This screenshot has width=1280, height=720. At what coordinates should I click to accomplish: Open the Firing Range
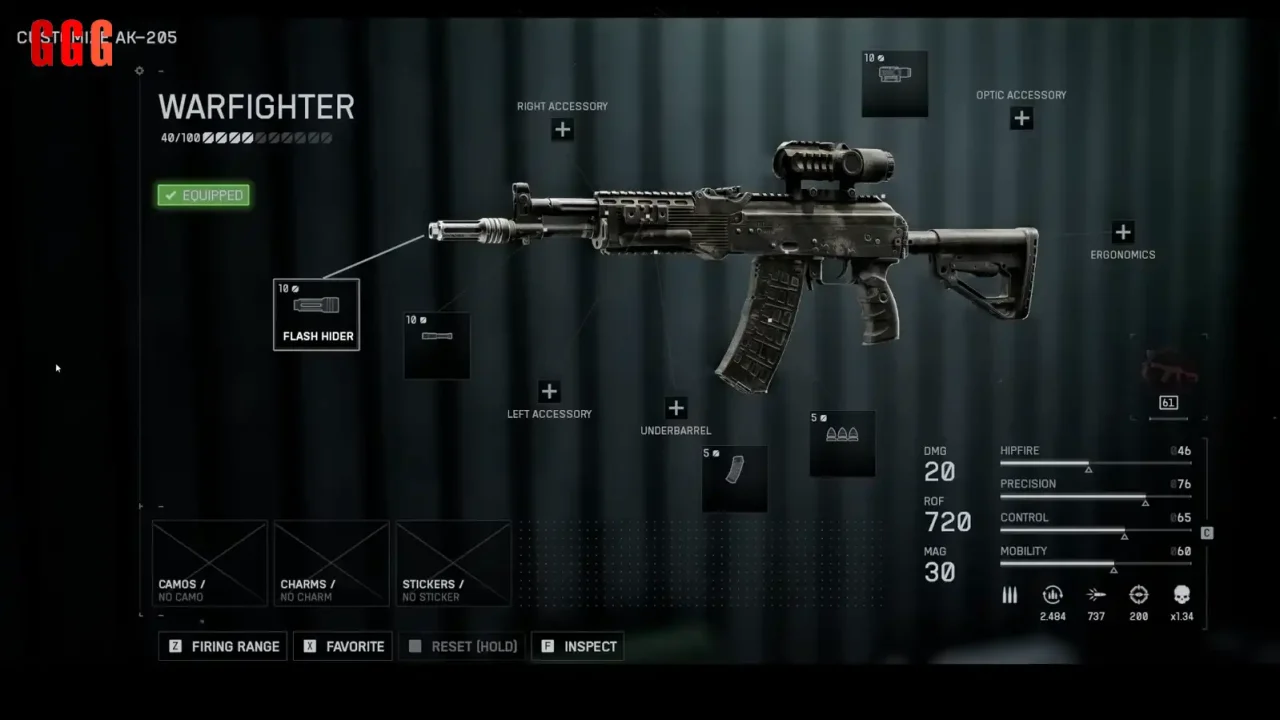click(x=222, y=646)
